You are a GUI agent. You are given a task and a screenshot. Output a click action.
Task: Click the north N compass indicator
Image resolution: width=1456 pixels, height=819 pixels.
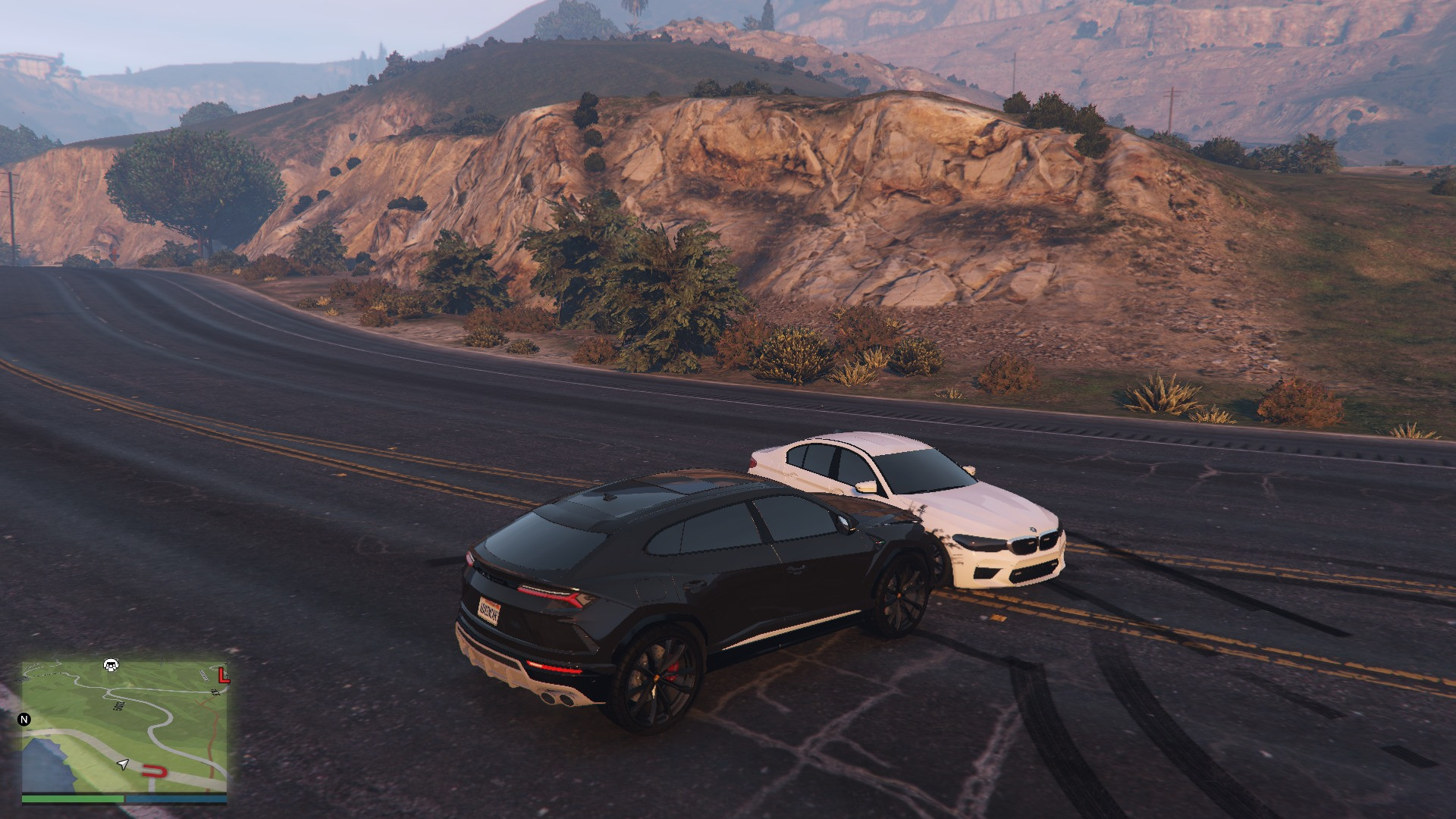click(24, 720)
